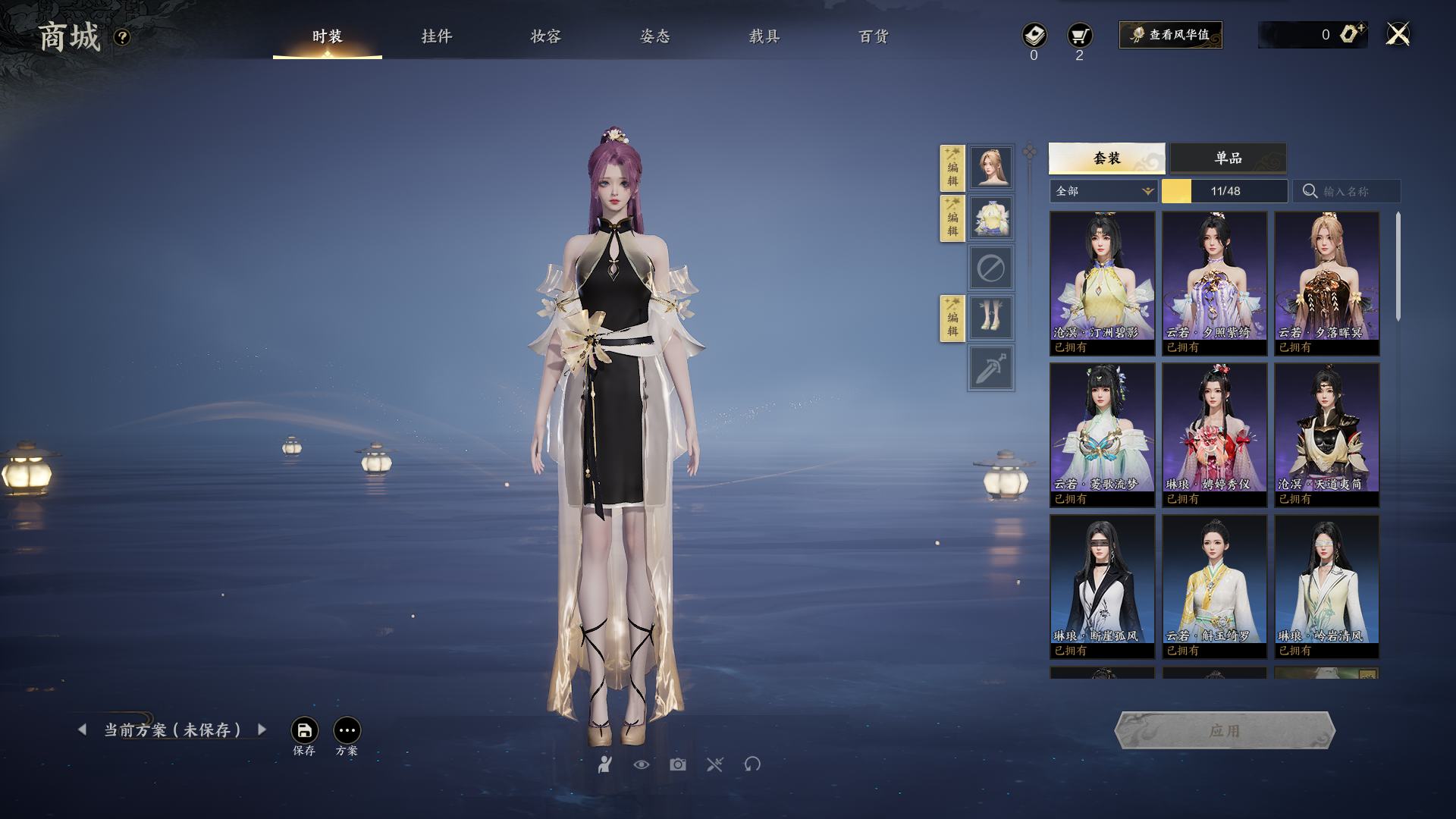Switch to the 单品 single items tab
This screenshot has height=819, width=1456.
click(1228, 158)
